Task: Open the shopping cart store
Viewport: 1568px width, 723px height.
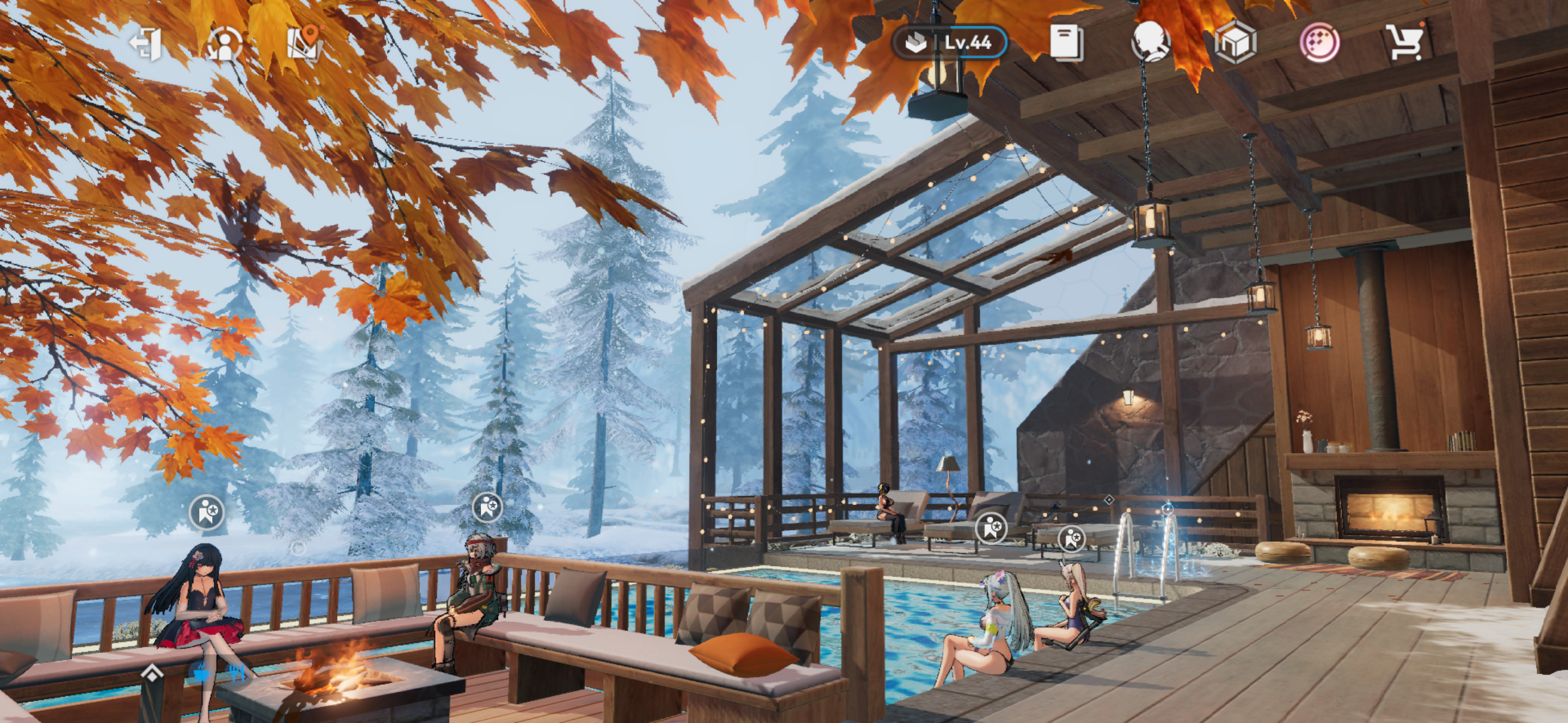Action: pyautogui.click(x=1404, y=43)
